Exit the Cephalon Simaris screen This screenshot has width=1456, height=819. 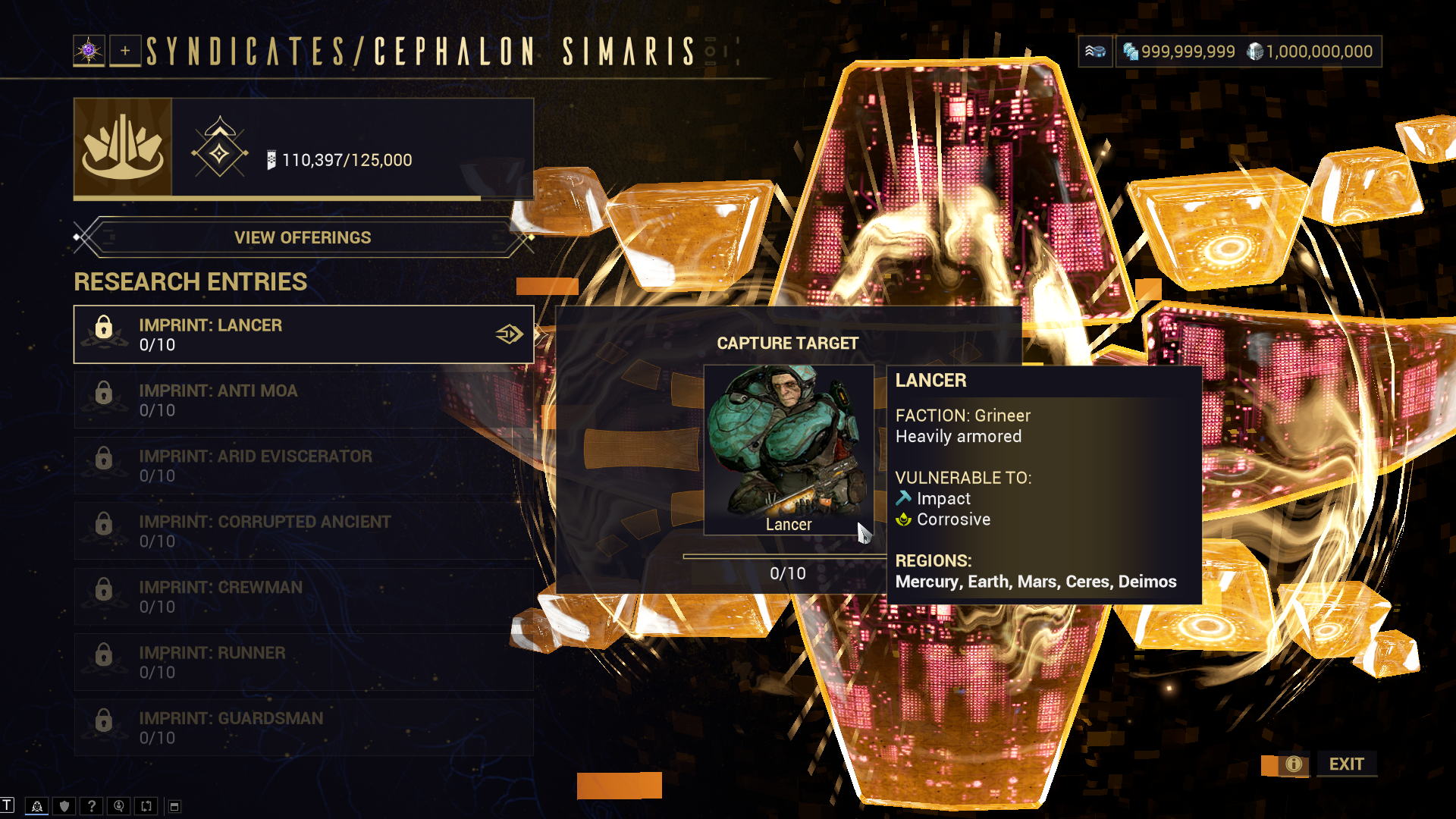point(1346,764)
